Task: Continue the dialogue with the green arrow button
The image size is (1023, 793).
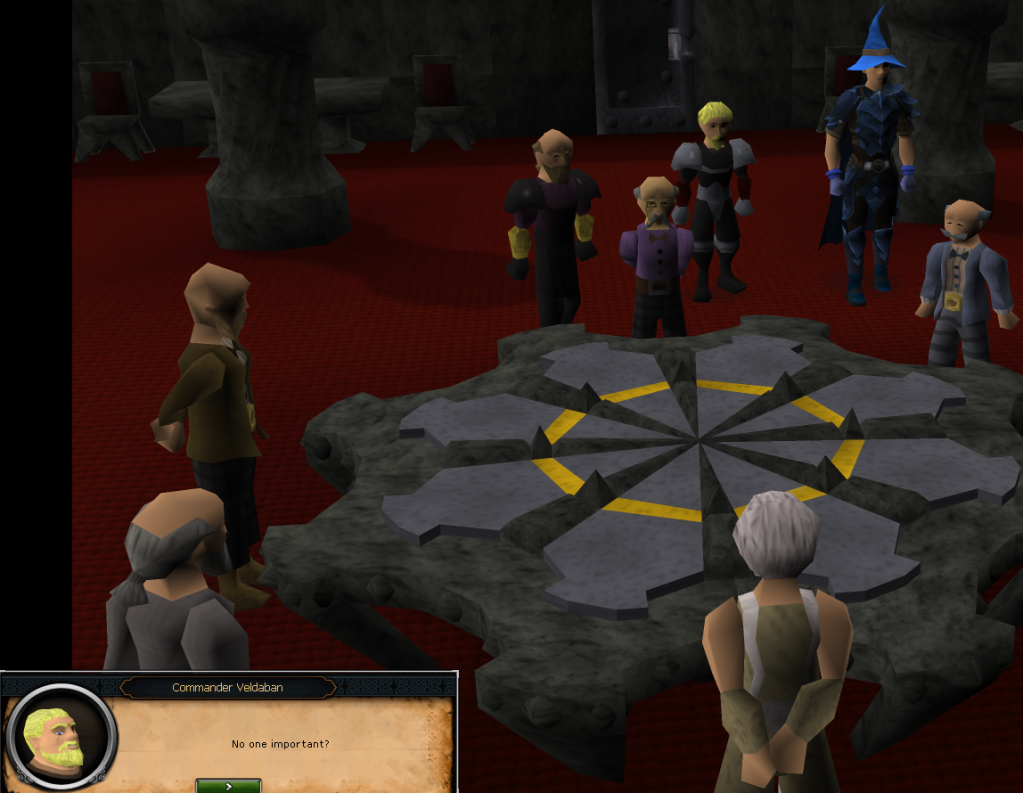Action: [x=228, y=785]
